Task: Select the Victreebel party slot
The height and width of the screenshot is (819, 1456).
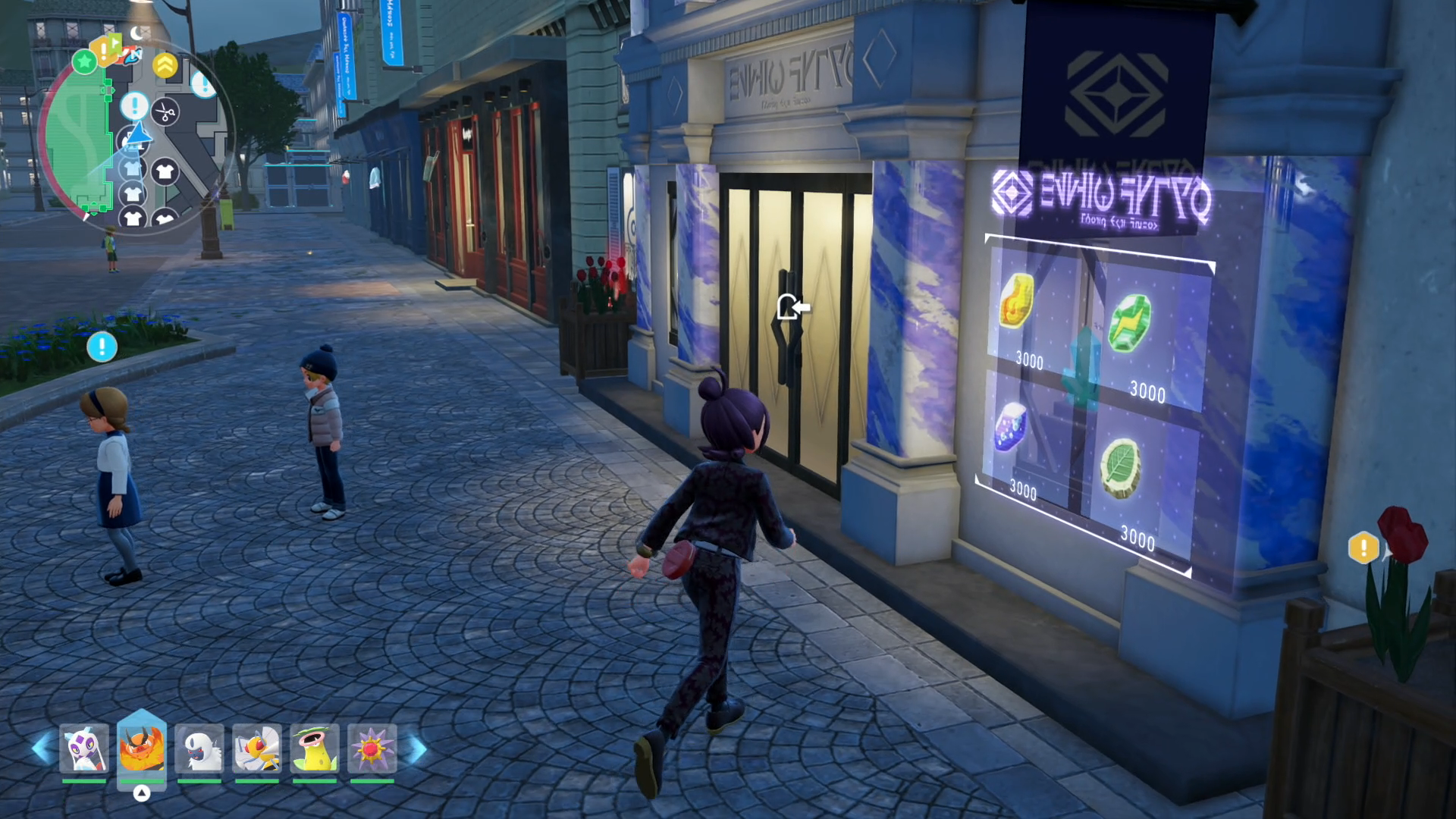Action: pos(315,748)
